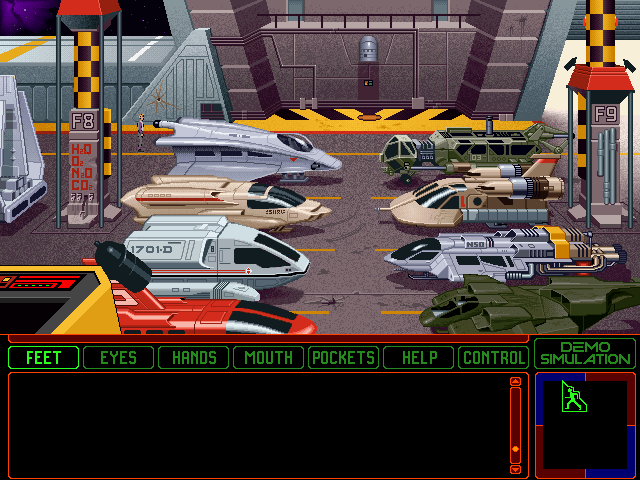This screenshot has width=640, height=480.
Task: Click the text box scroll-down arrow
Action: [516, 468]
